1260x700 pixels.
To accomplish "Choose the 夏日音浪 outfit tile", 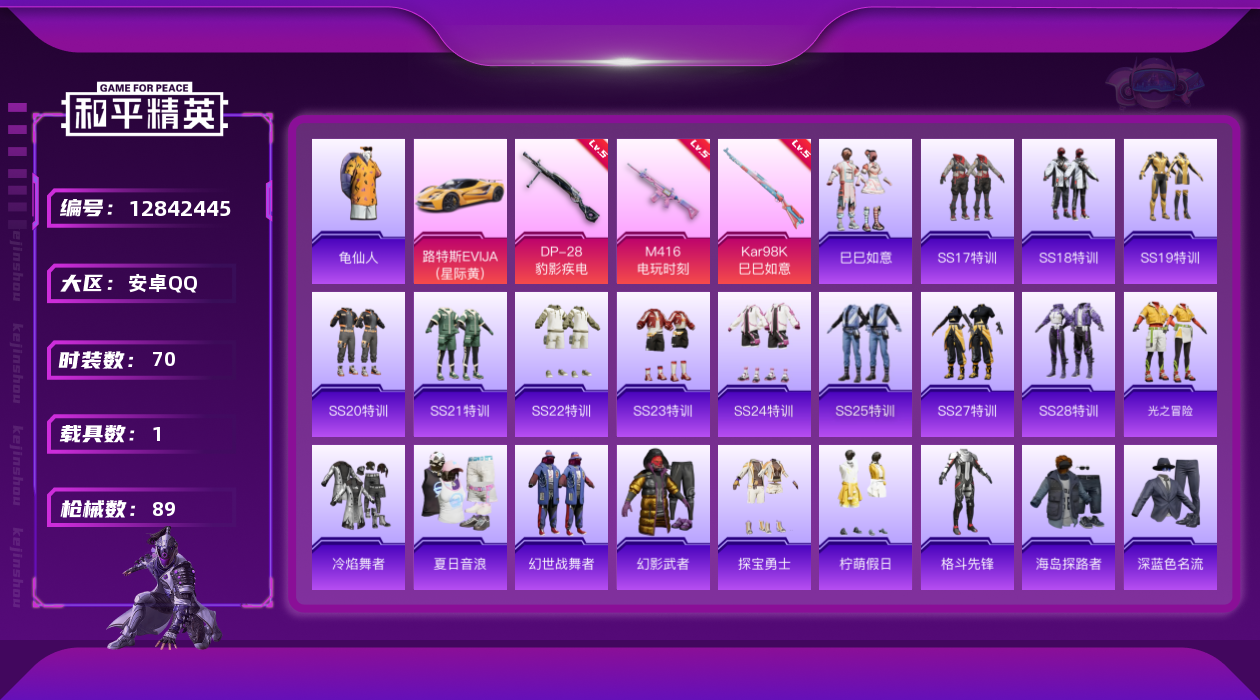I will 460,517.
